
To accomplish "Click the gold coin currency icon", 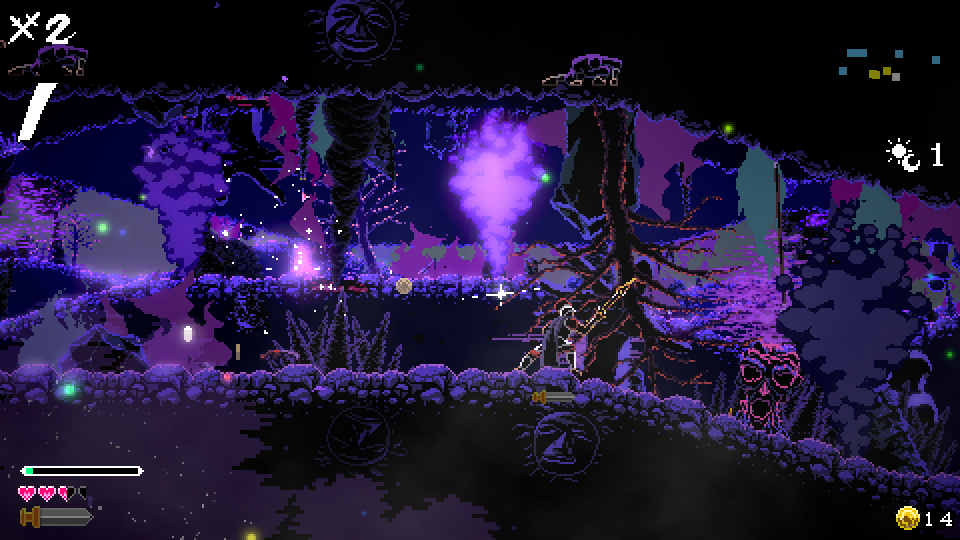I will [x=908, y=517].
